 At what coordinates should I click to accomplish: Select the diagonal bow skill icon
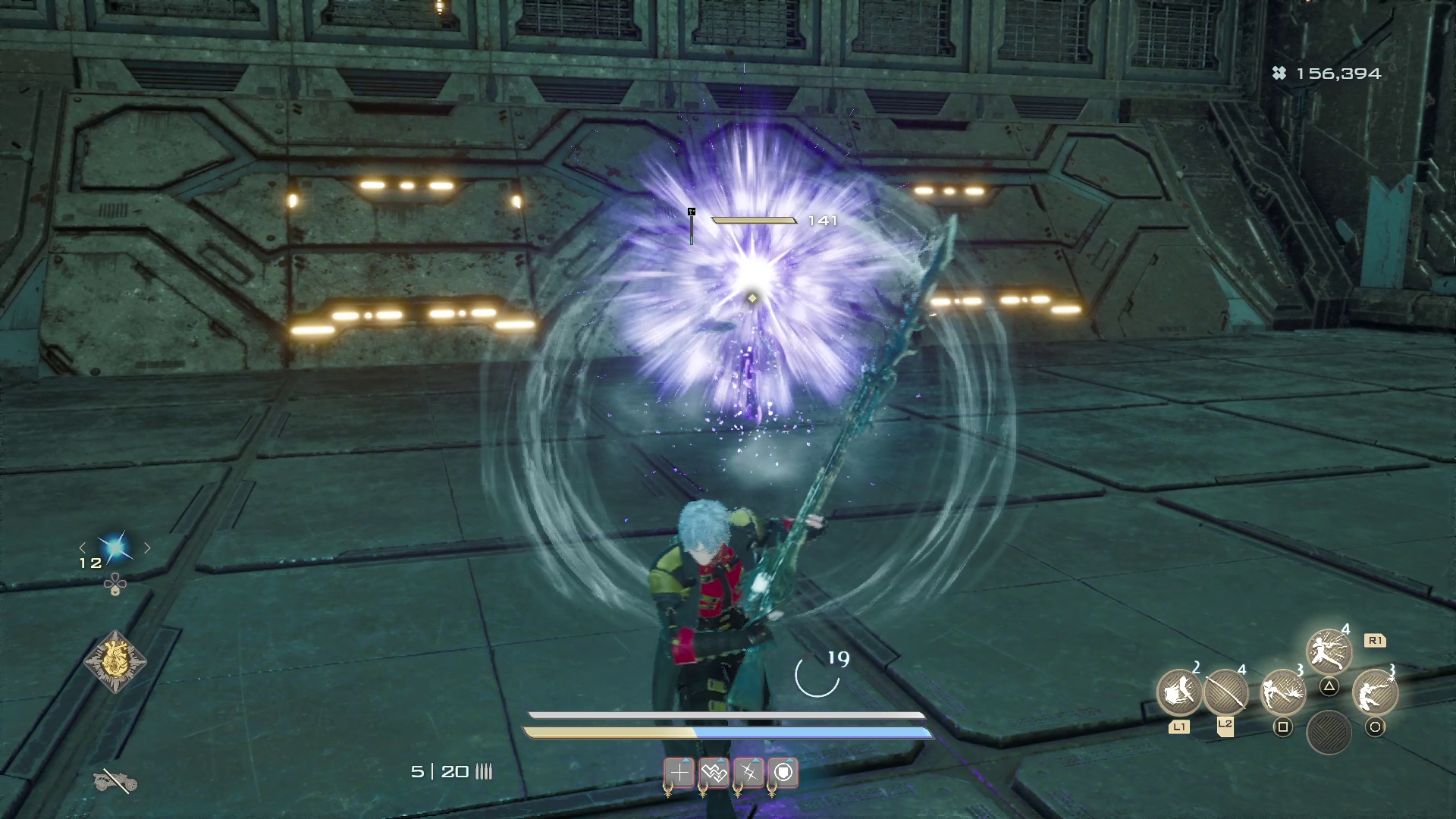[1225, 692]
